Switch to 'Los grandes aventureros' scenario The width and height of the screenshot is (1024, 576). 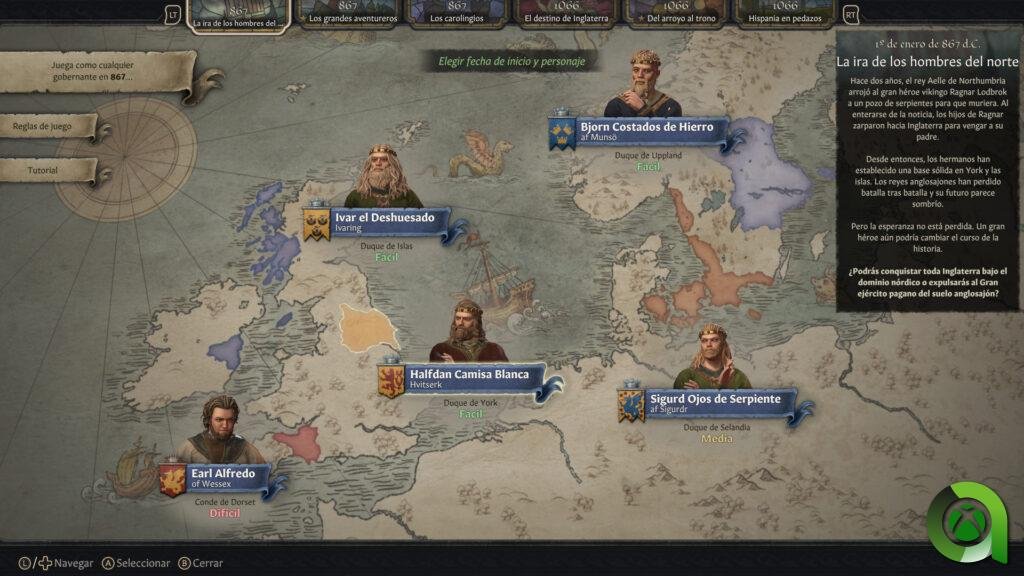pyautogui.click(x=349, y=14)
